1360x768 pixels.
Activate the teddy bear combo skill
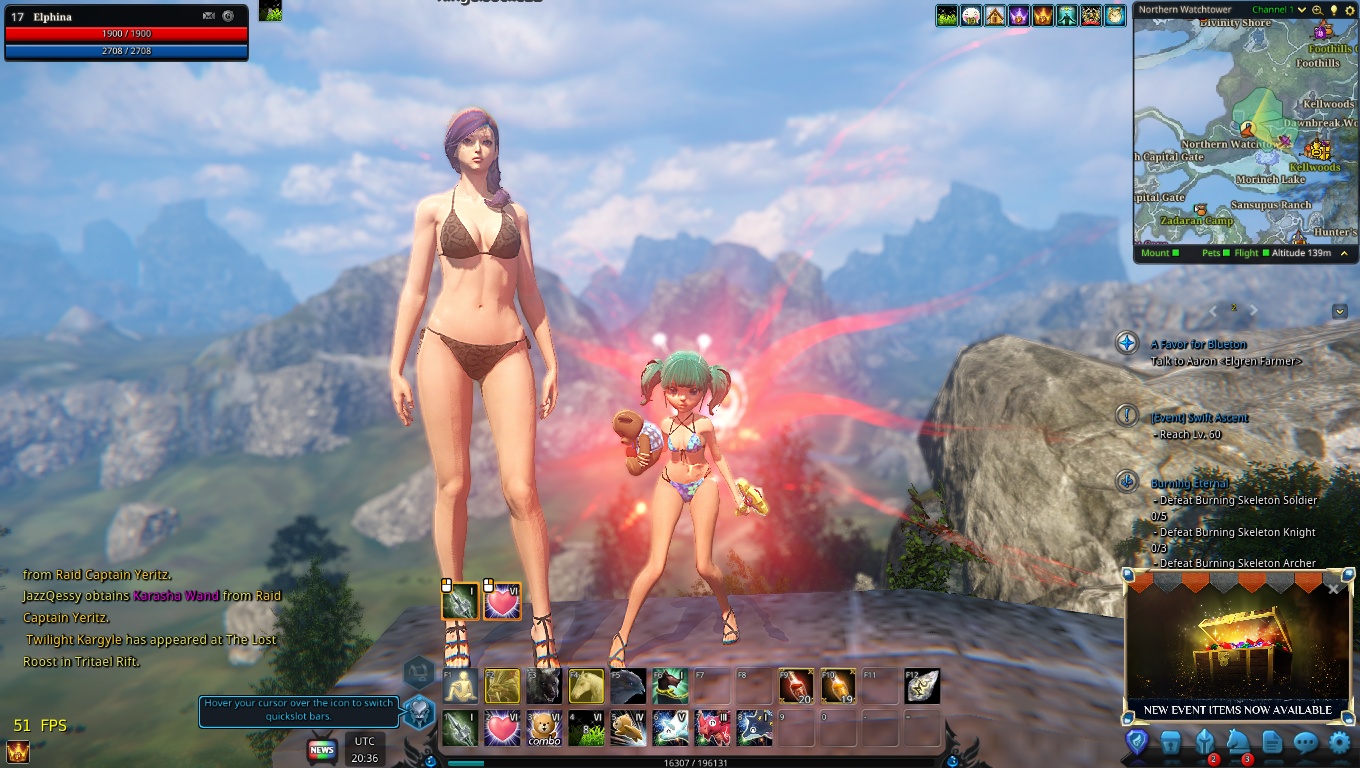(544, 728)
